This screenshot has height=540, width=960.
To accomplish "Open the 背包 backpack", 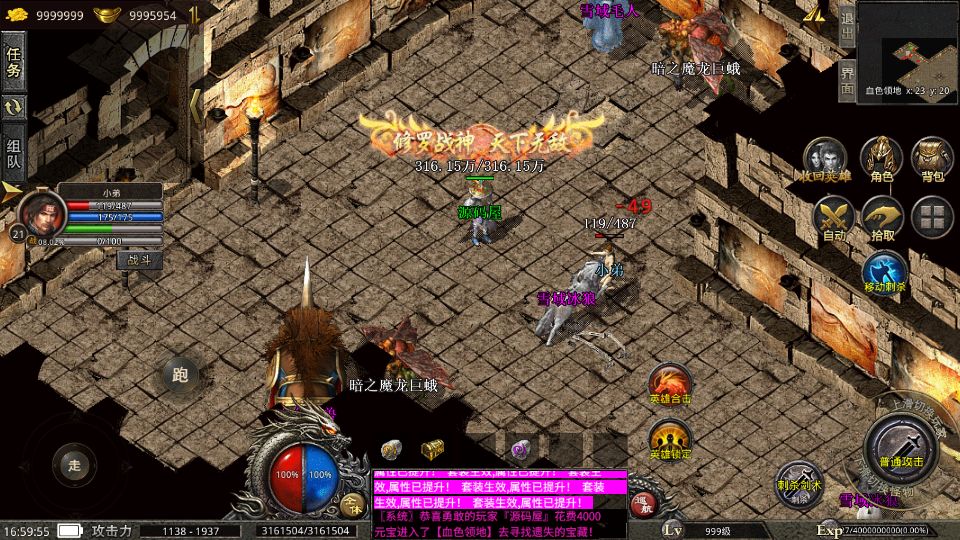I will (932, 159).
